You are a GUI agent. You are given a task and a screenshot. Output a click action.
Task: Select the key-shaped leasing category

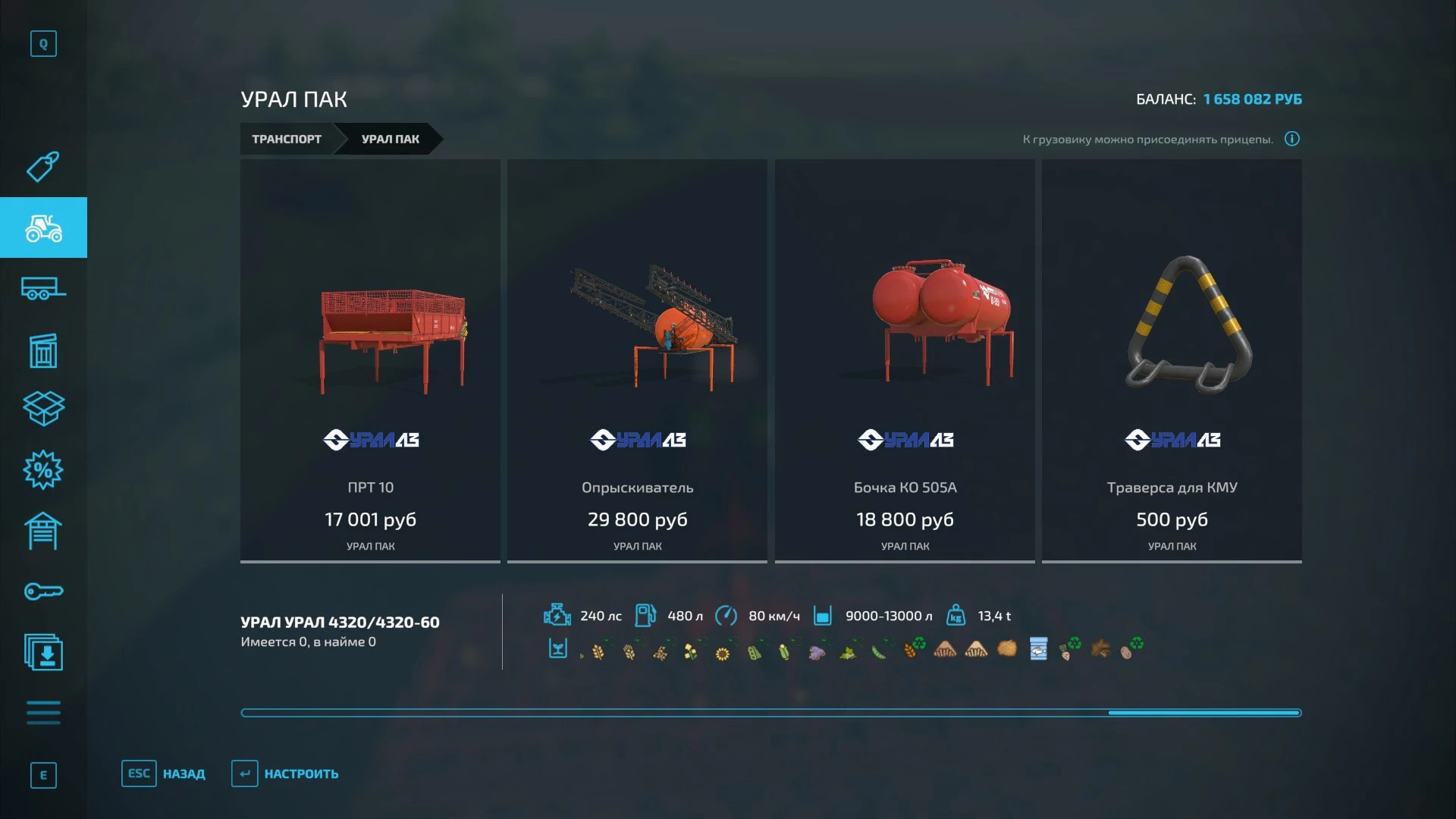(x=43, y=591)
